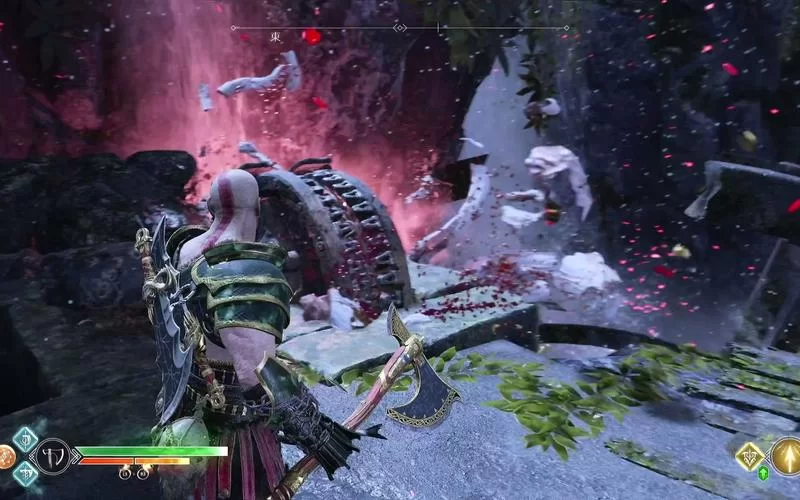Image resolution: width=800 pixels, height=500 pixels.
Task: Click the compass bar's center diamond marker
Action: pyautogui.click(x=400, y=28)
